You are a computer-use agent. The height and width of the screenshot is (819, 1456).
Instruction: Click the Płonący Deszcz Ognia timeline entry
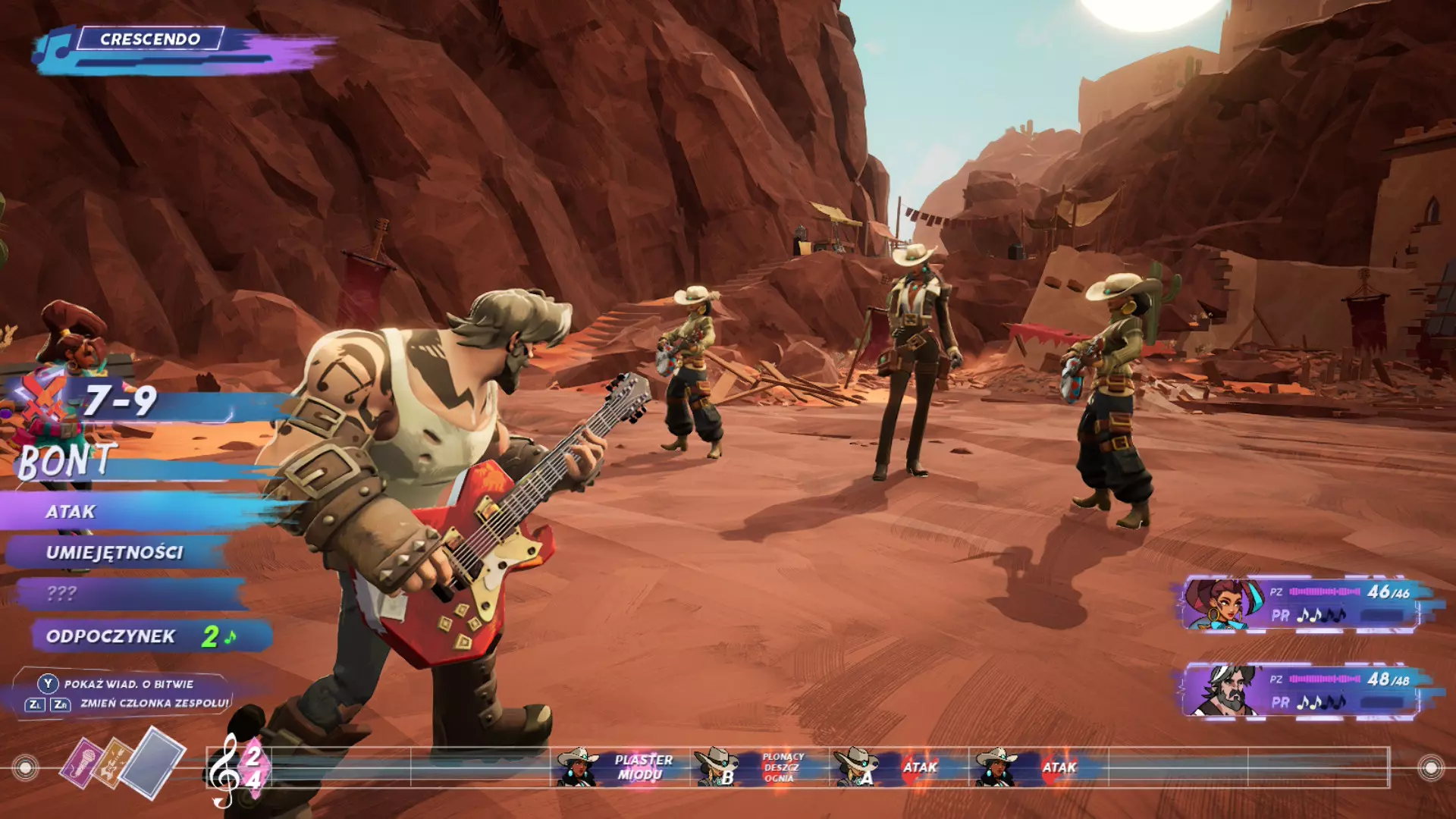781,767
